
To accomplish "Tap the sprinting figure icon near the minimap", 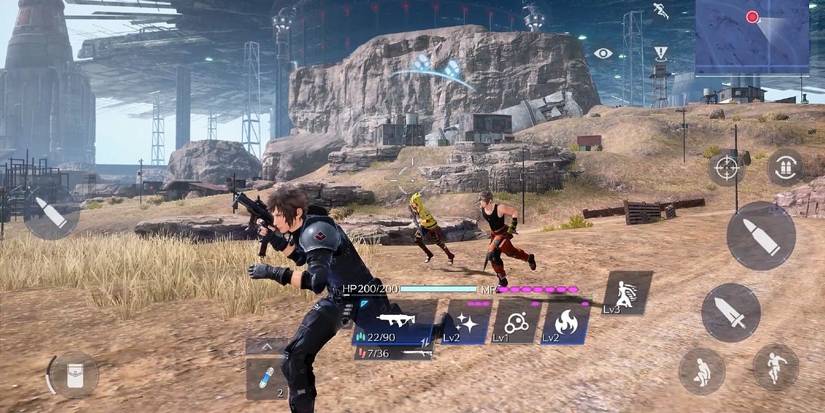I will [661, 11].
